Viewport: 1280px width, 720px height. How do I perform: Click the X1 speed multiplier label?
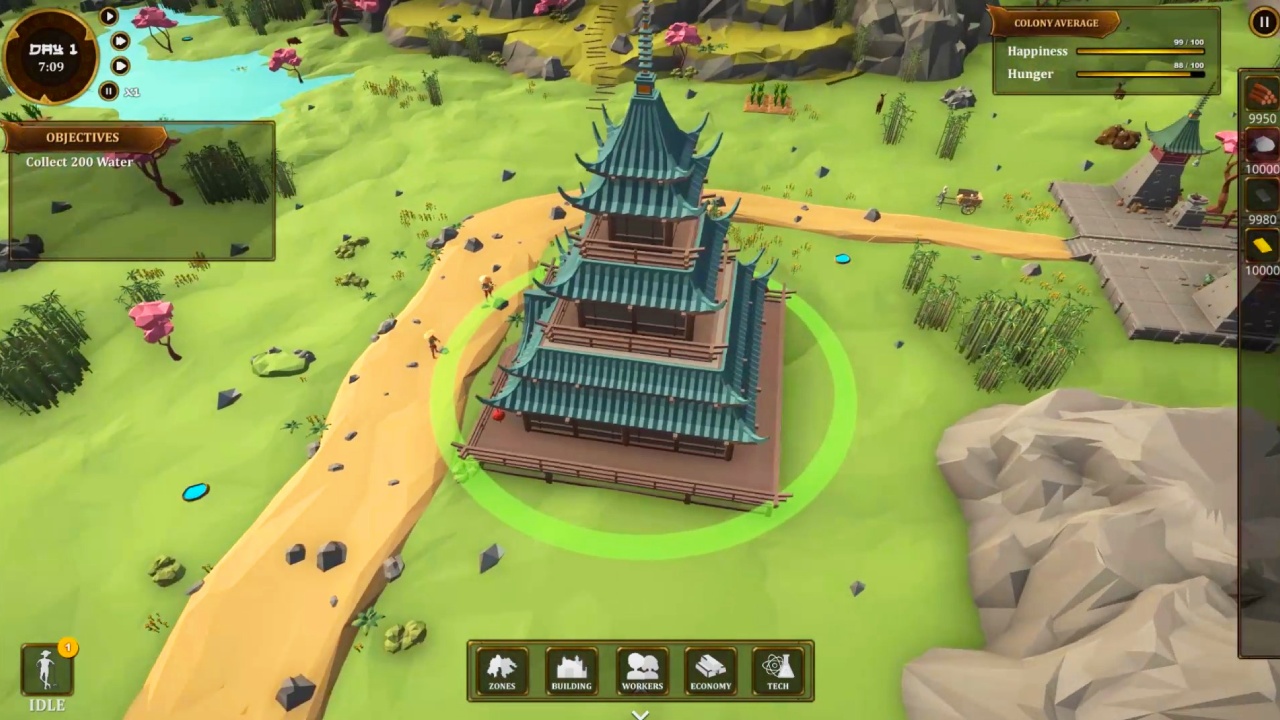(133, 91)
